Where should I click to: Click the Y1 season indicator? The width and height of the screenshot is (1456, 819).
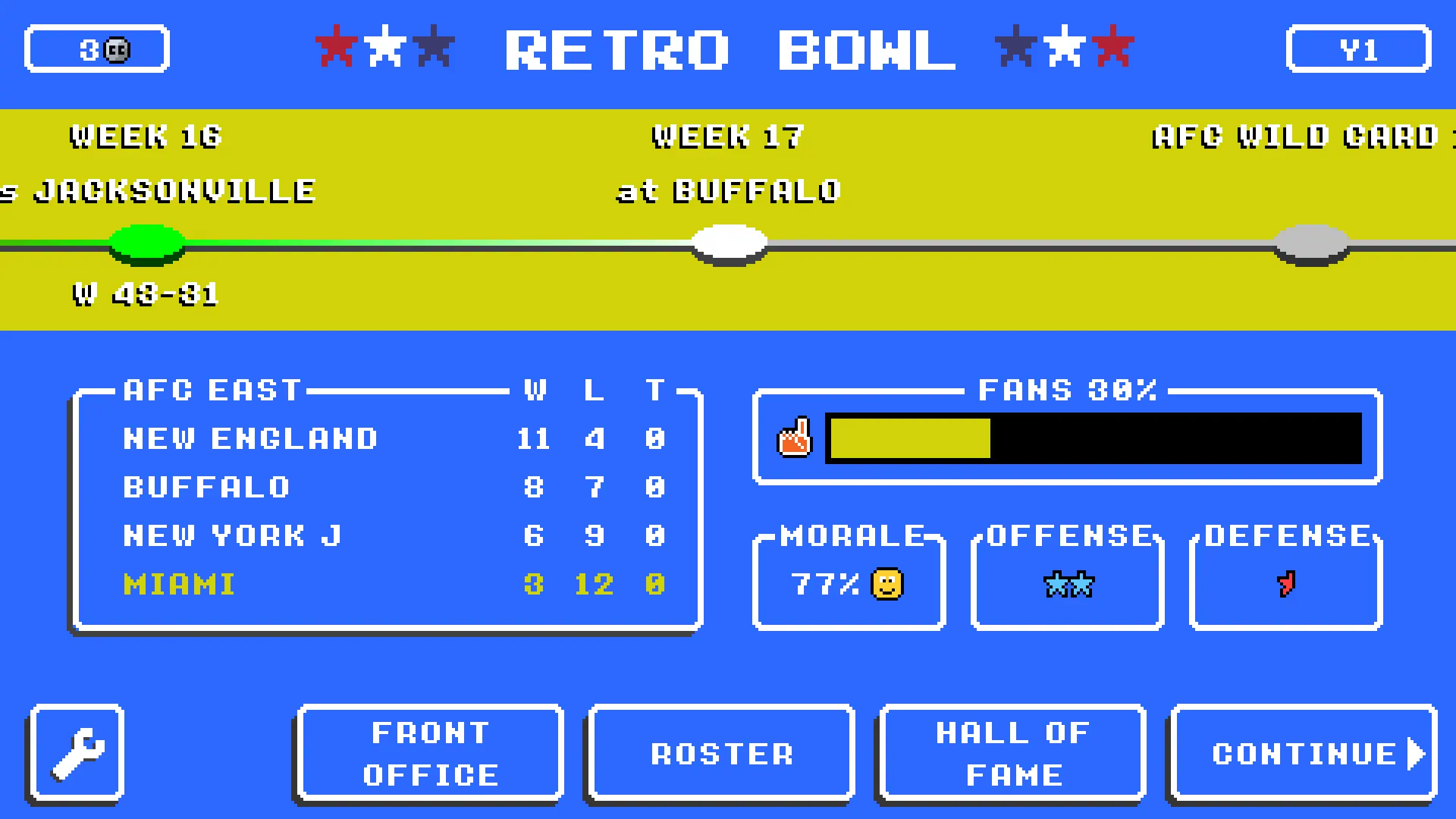tap(1358, 50)
